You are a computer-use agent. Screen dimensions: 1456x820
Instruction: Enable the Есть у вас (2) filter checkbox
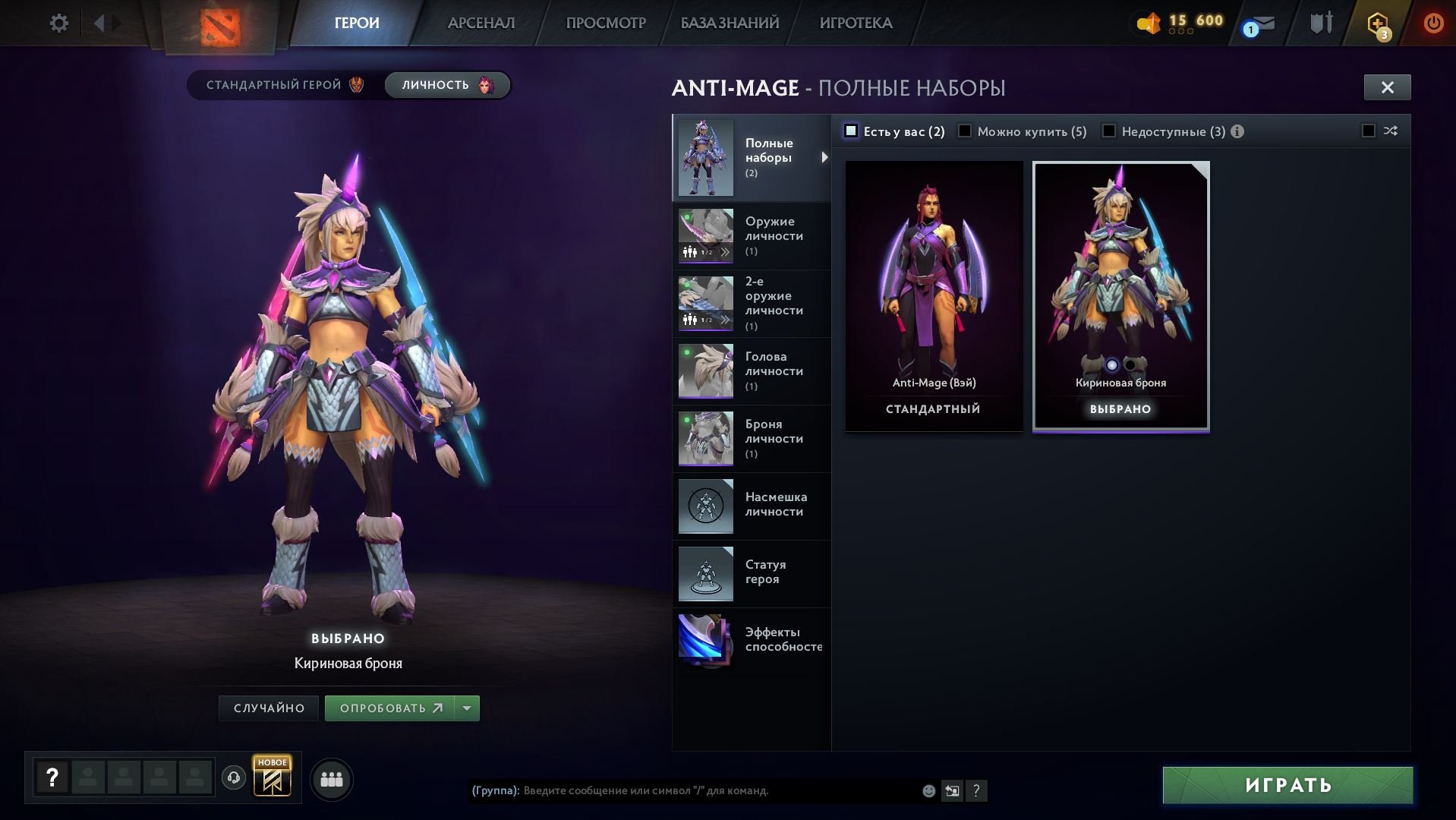click(x=852, y=131)
